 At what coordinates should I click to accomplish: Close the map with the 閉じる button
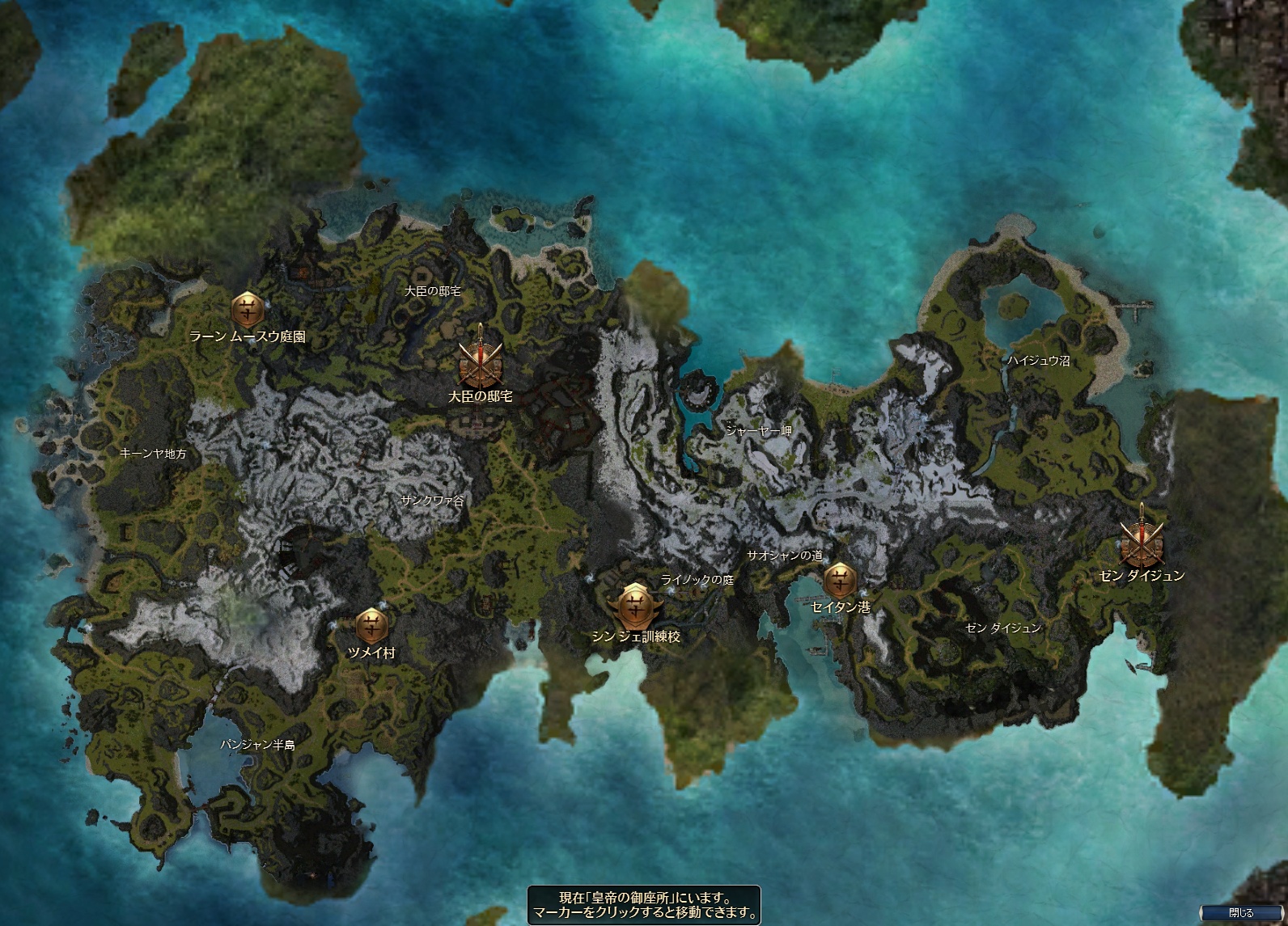pos(1240,912)
